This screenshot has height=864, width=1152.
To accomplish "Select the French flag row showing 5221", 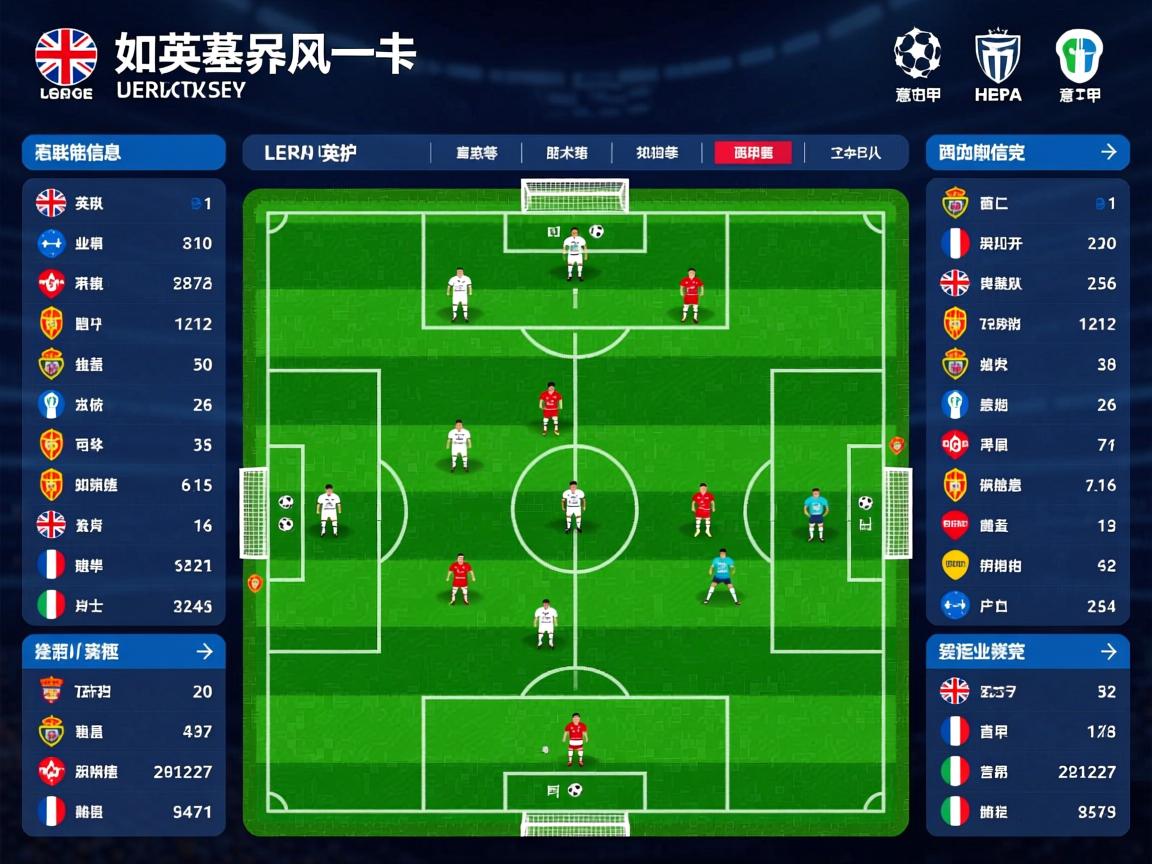I will click(x=124, y=565).
